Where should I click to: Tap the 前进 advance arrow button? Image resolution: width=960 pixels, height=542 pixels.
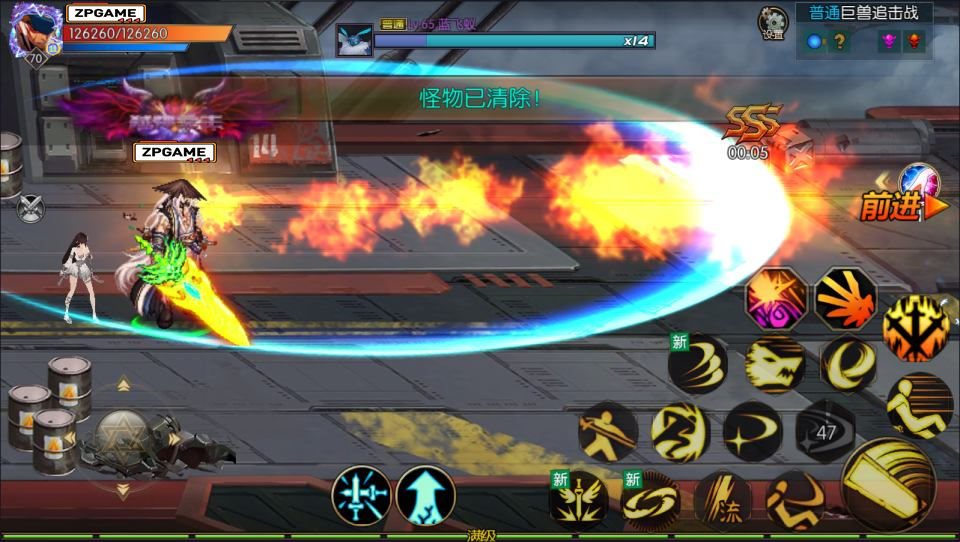click(x=903, y=207)
